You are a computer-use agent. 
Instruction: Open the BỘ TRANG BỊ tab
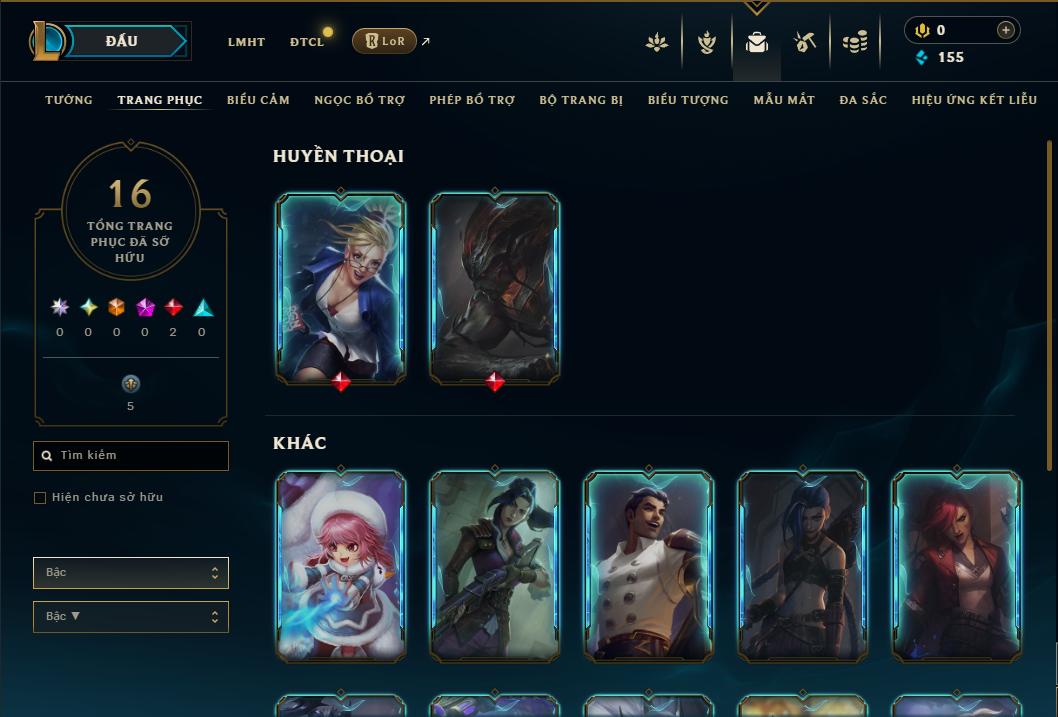coord(581,100)
